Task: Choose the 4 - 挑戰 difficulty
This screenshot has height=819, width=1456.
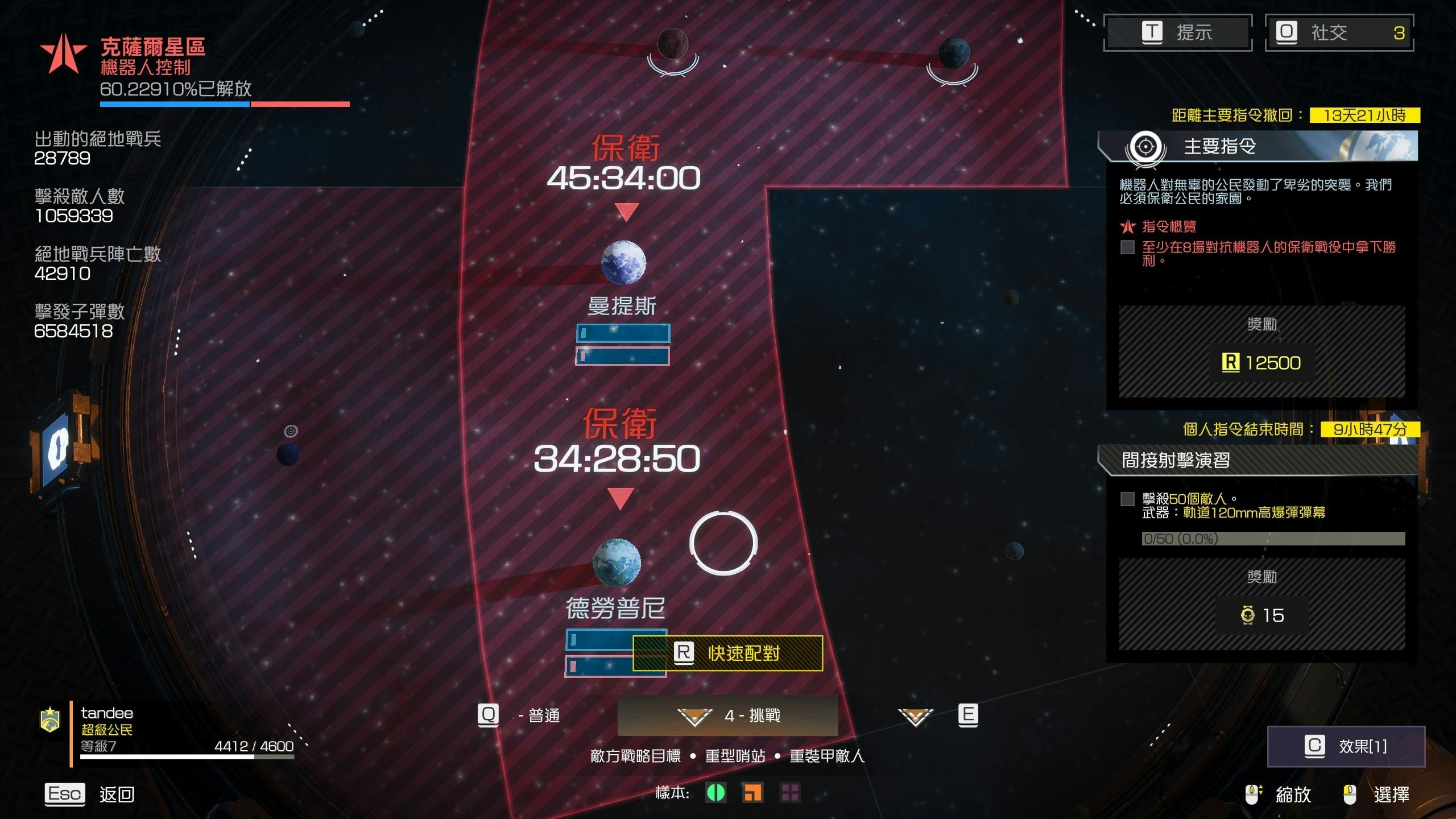Action: pyautogui.click(x=728, y=715)
